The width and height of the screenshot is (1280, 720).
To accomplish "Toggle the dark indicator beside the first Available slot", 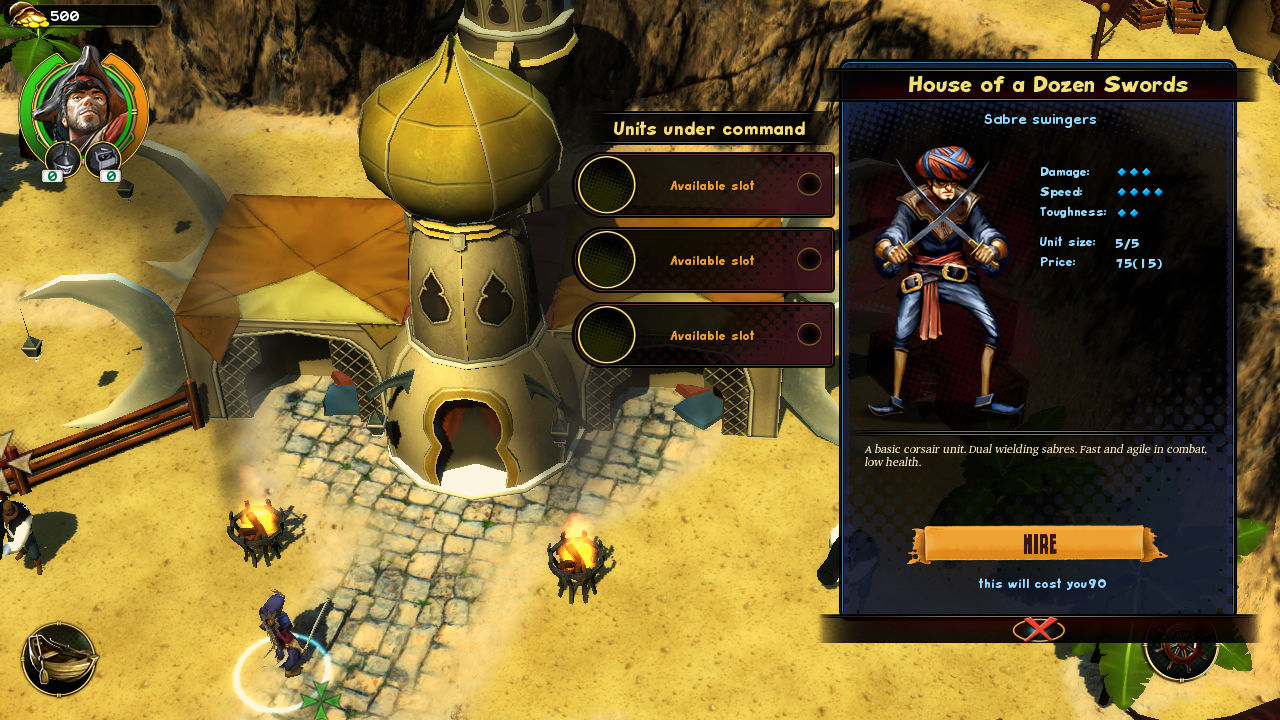I will 808,184.
